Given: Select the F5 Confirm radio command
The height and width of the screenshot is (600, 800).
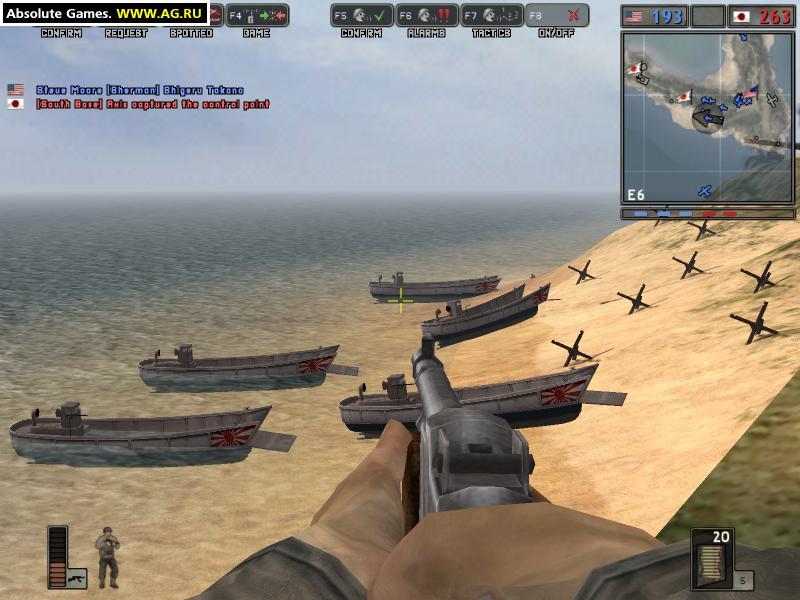Looking at the screenshot, I should (x=360, y=16).
